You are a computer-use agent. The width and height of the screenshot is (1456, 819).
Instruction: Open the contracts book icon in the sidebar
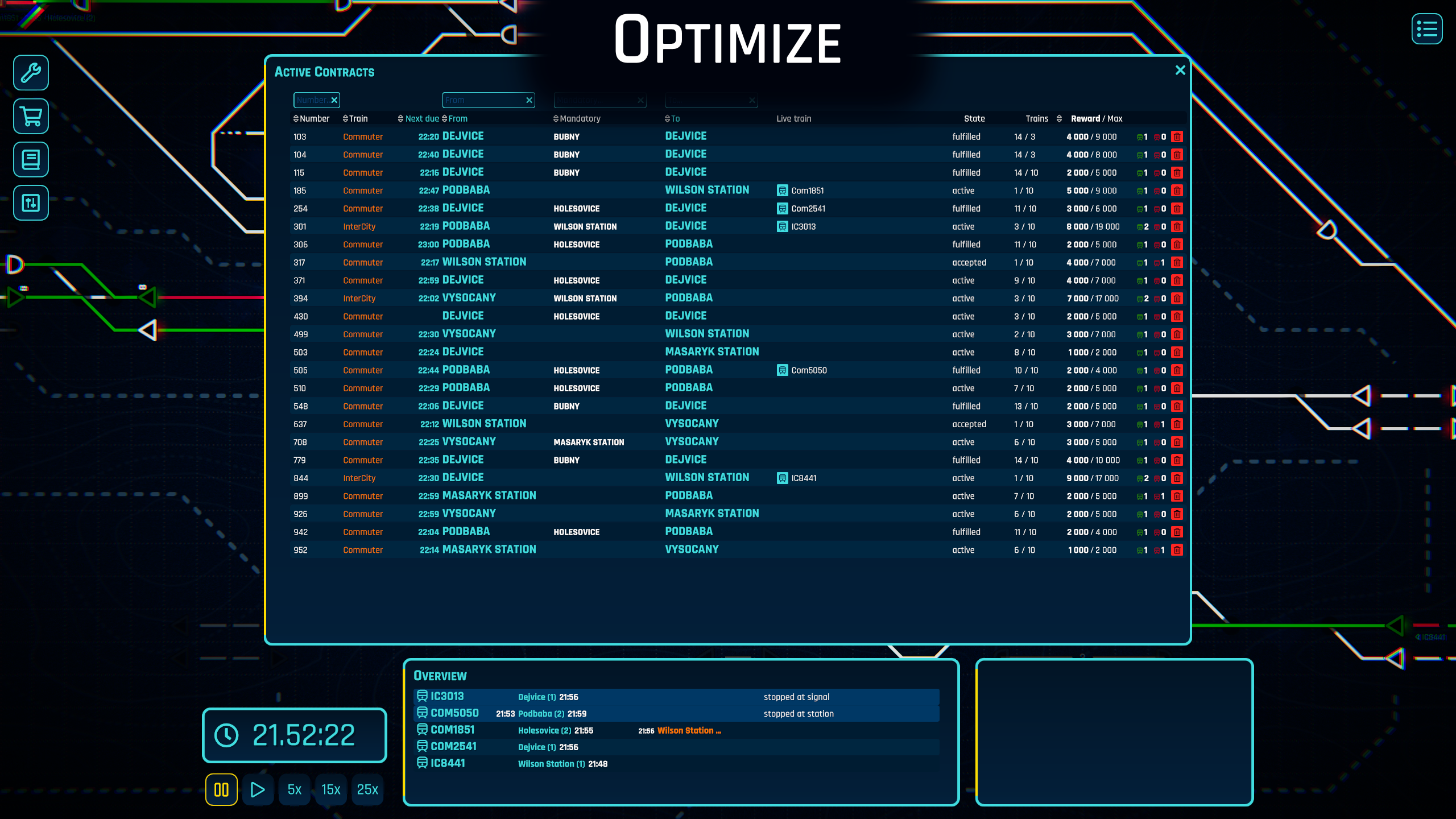(x=30, y=160)
